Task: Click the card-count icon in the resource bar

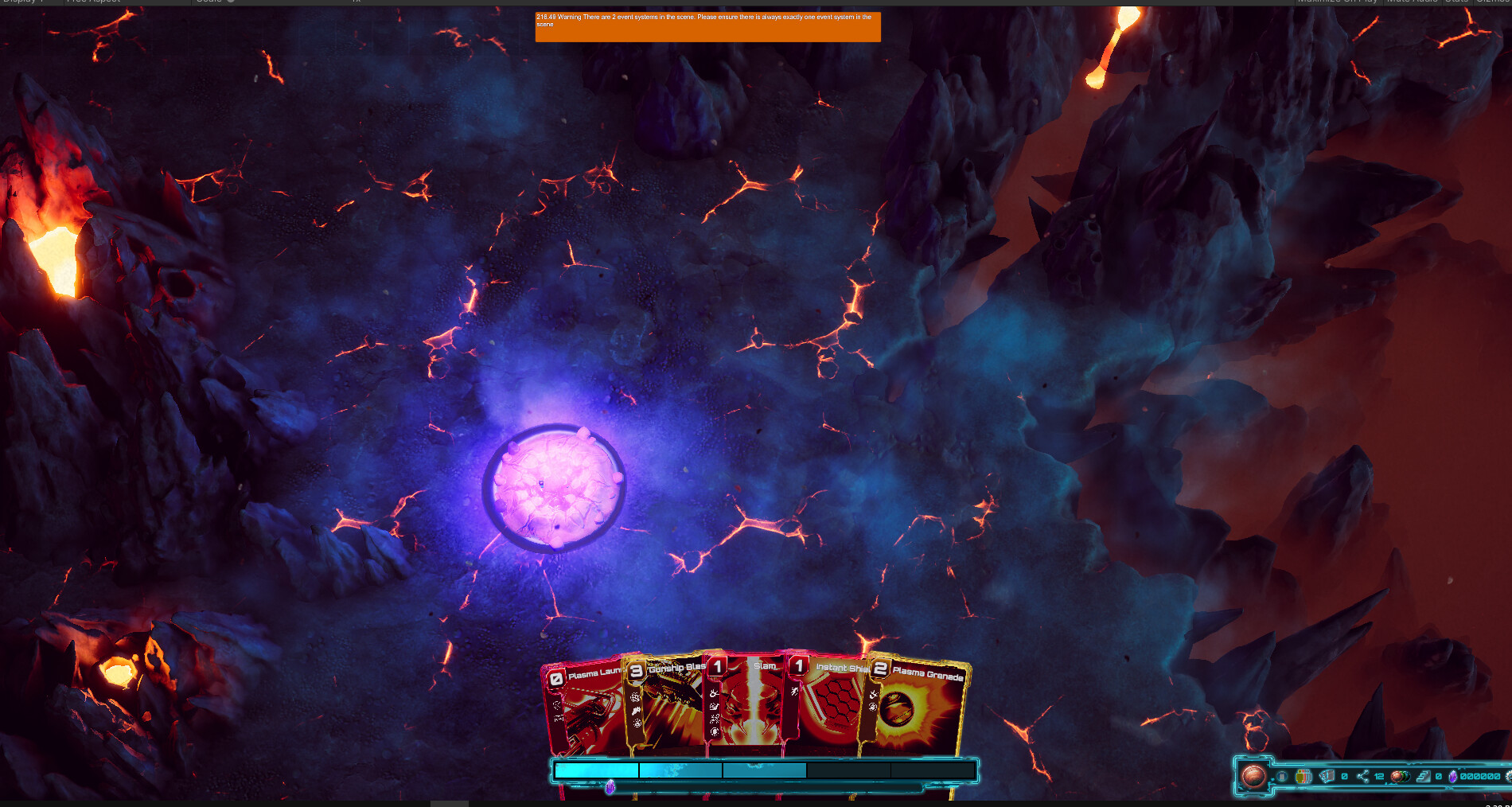Action: (x=1327, y=777)
